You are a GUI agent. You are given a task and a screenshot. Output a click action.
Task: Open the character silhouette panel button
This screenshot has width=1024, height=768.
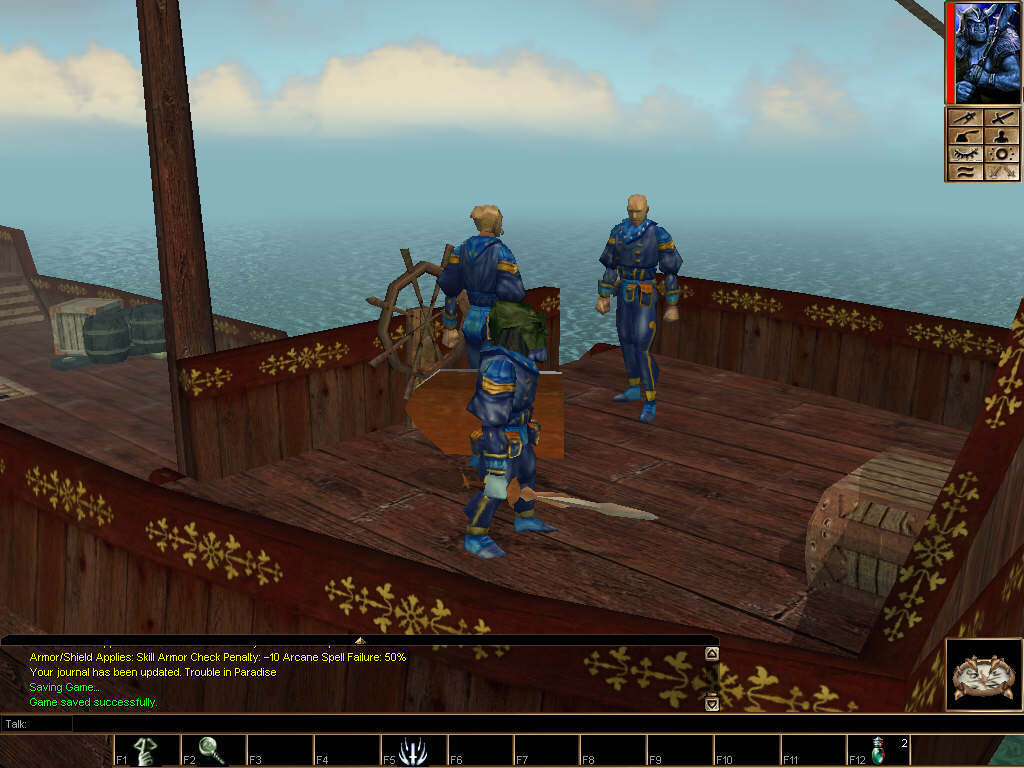tap(1001, 136)
